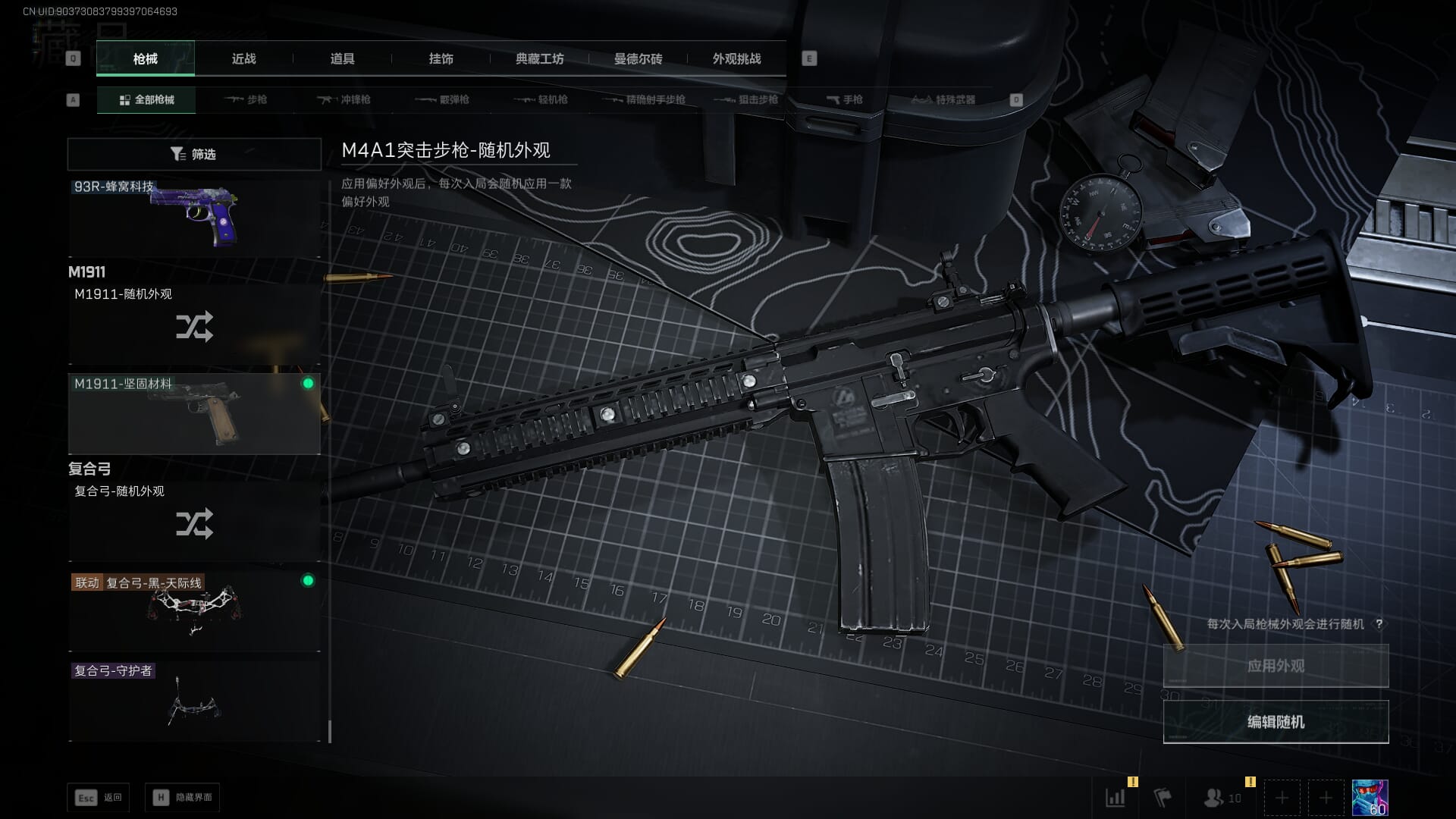Click the player avatar portrait
Viewport: 1456px width, 819px height.
coord(1370,798)
